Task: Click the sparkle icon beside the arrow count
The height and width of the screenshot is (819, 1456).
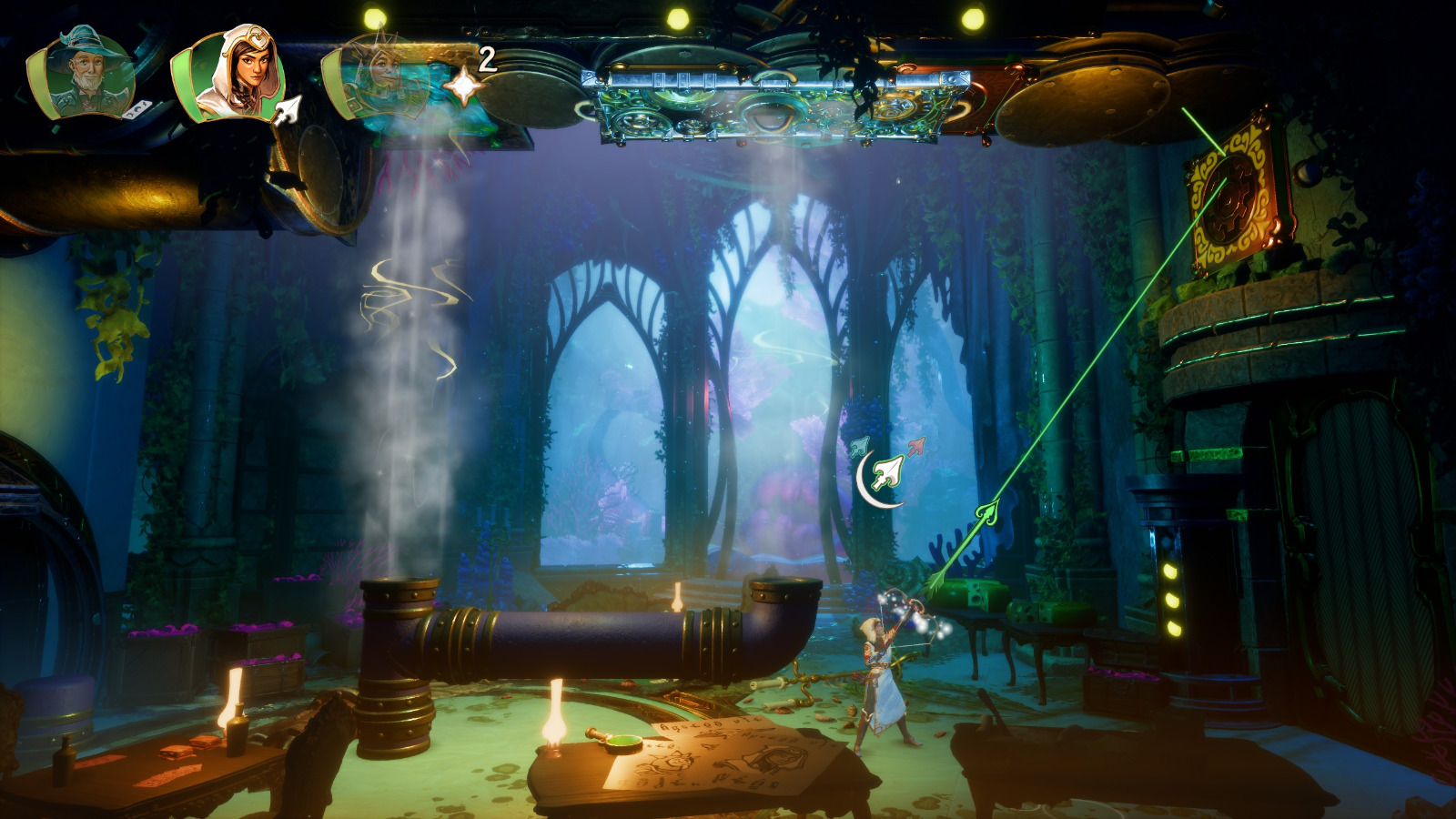Action: (x=465, y=86)
